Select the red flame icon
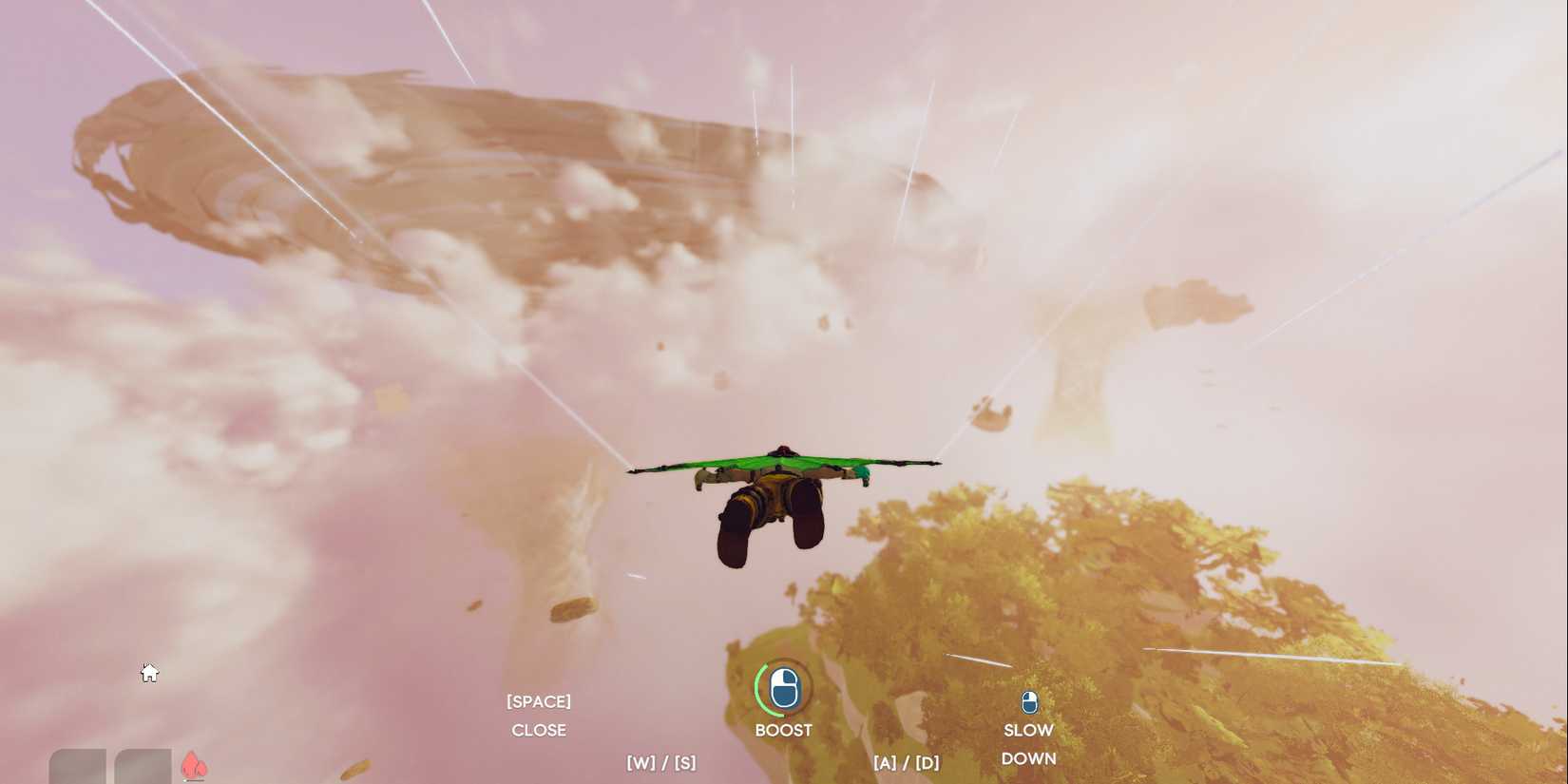This screenshot has width=1568, height=784. click(194, 765)
